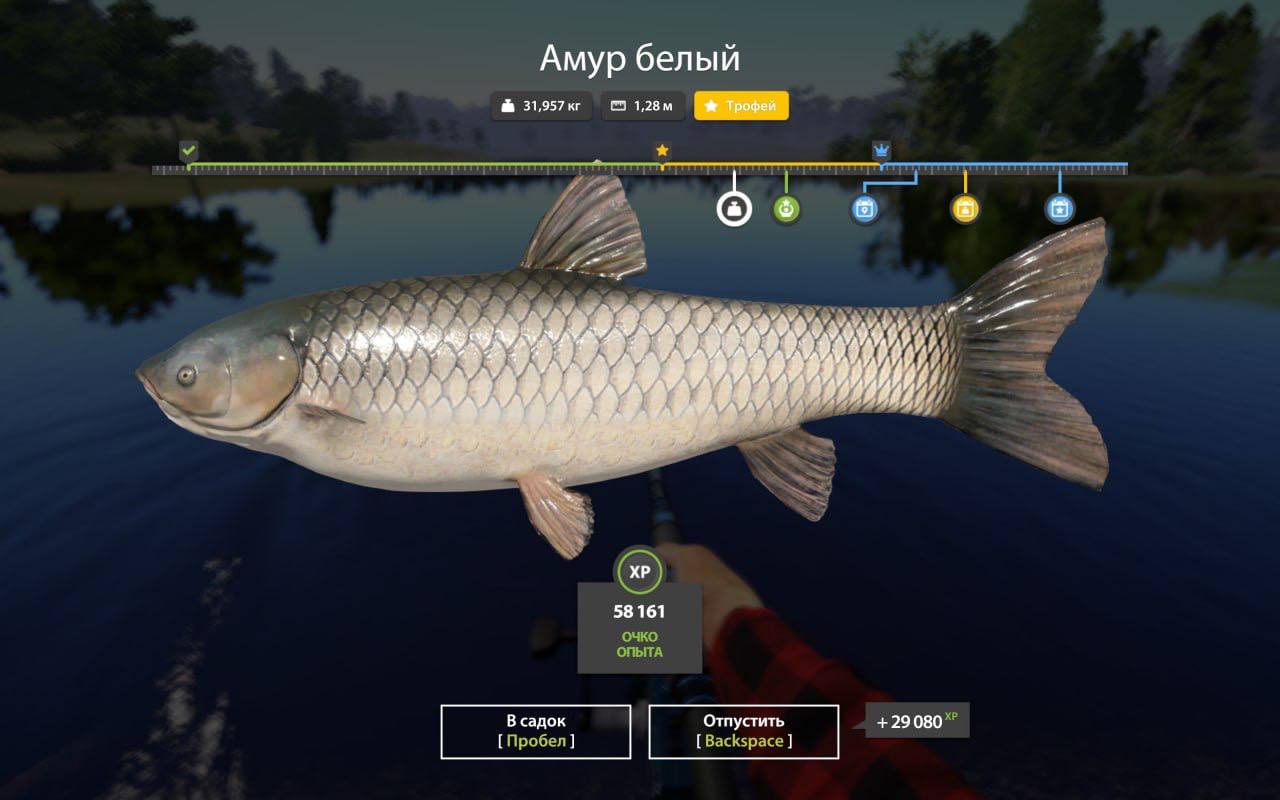
Task: Select the blue calendar pin marker
Action: [x=865, y=209]
